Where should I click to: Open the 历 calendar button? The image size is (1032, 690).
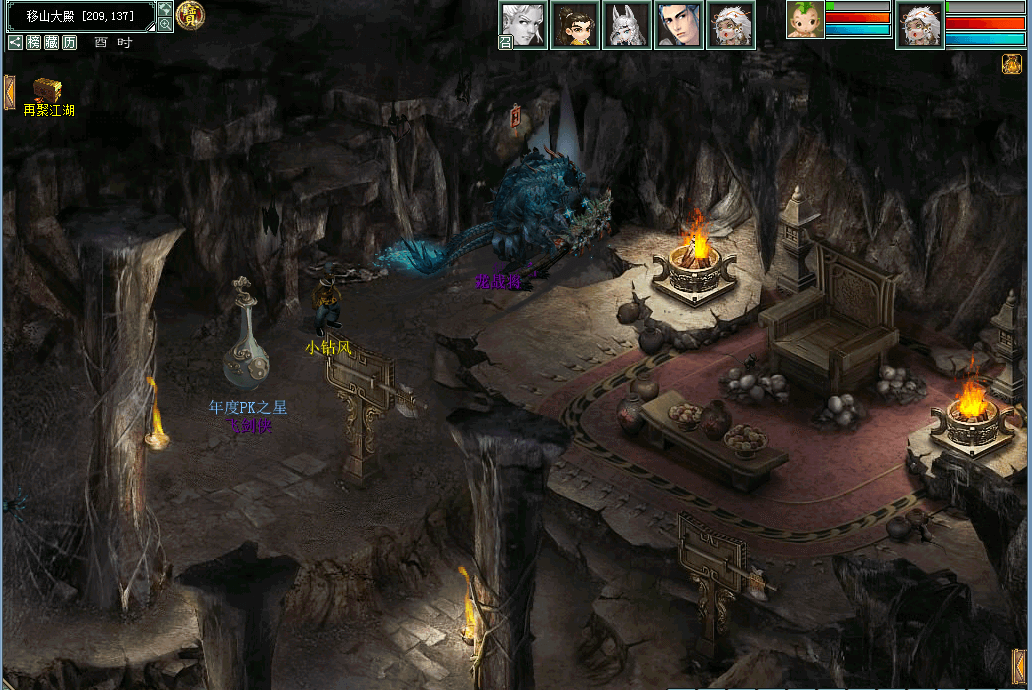(69, 42)
